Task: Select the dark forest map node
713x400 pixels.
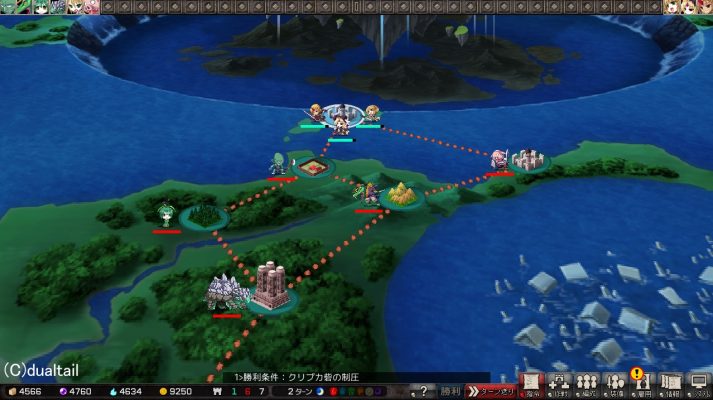Action: pos(205,214)
